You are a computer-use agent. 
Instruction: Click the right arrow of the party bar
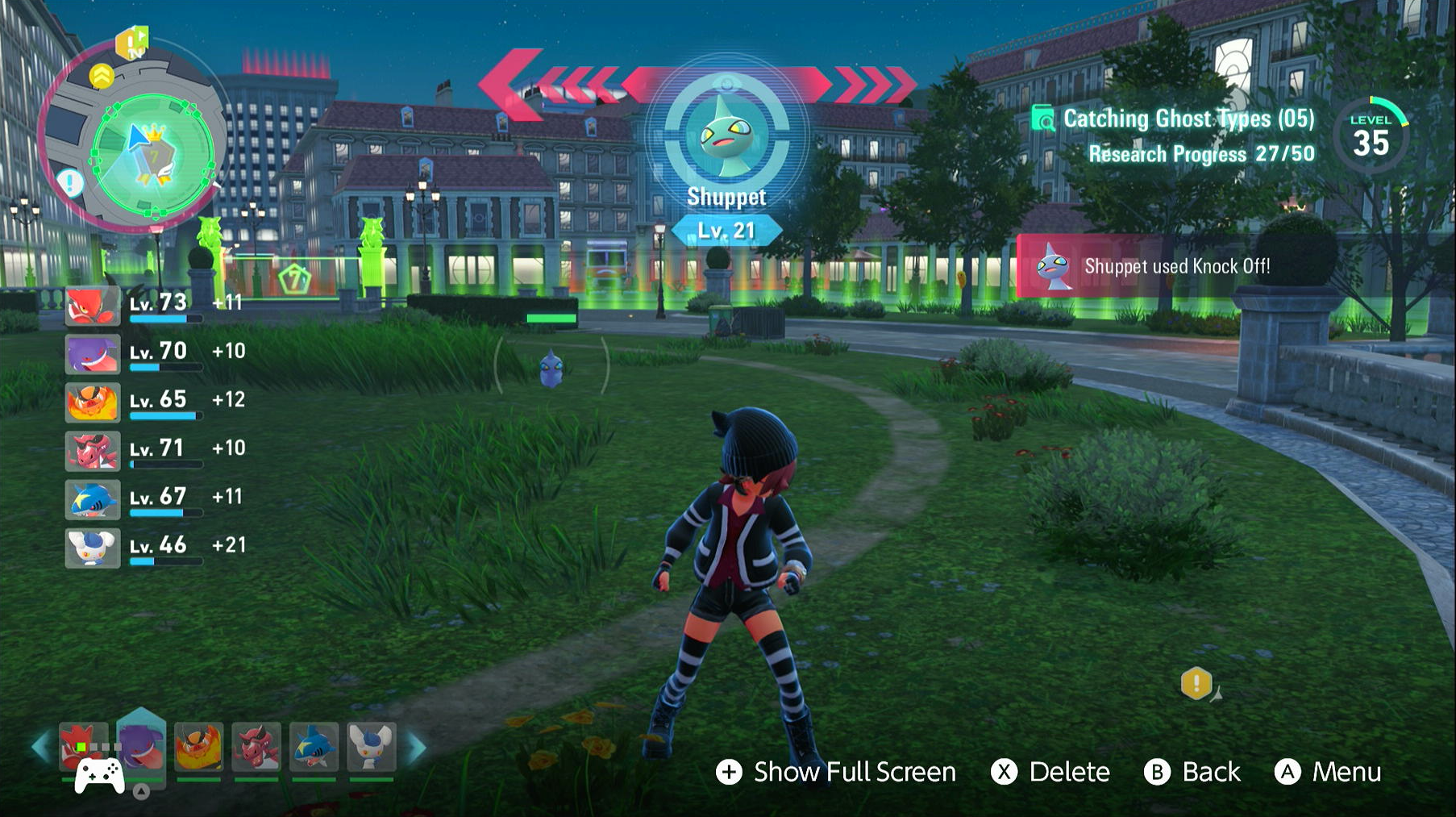417,748
